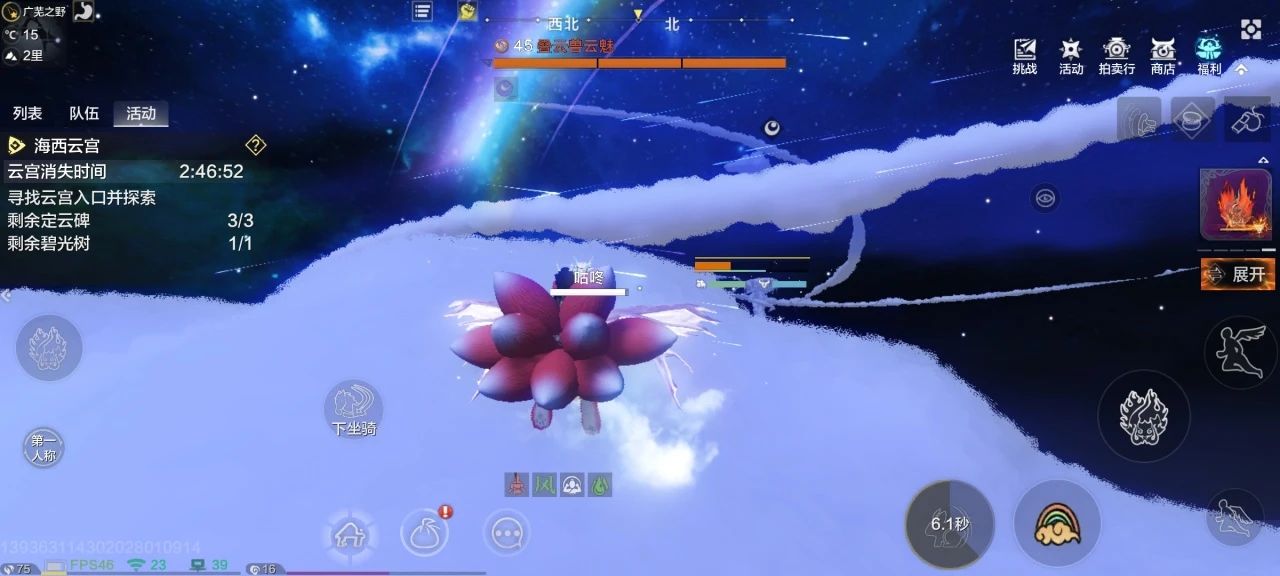
Task: Click the 展开 expand button
Action: pos(1237,273)
